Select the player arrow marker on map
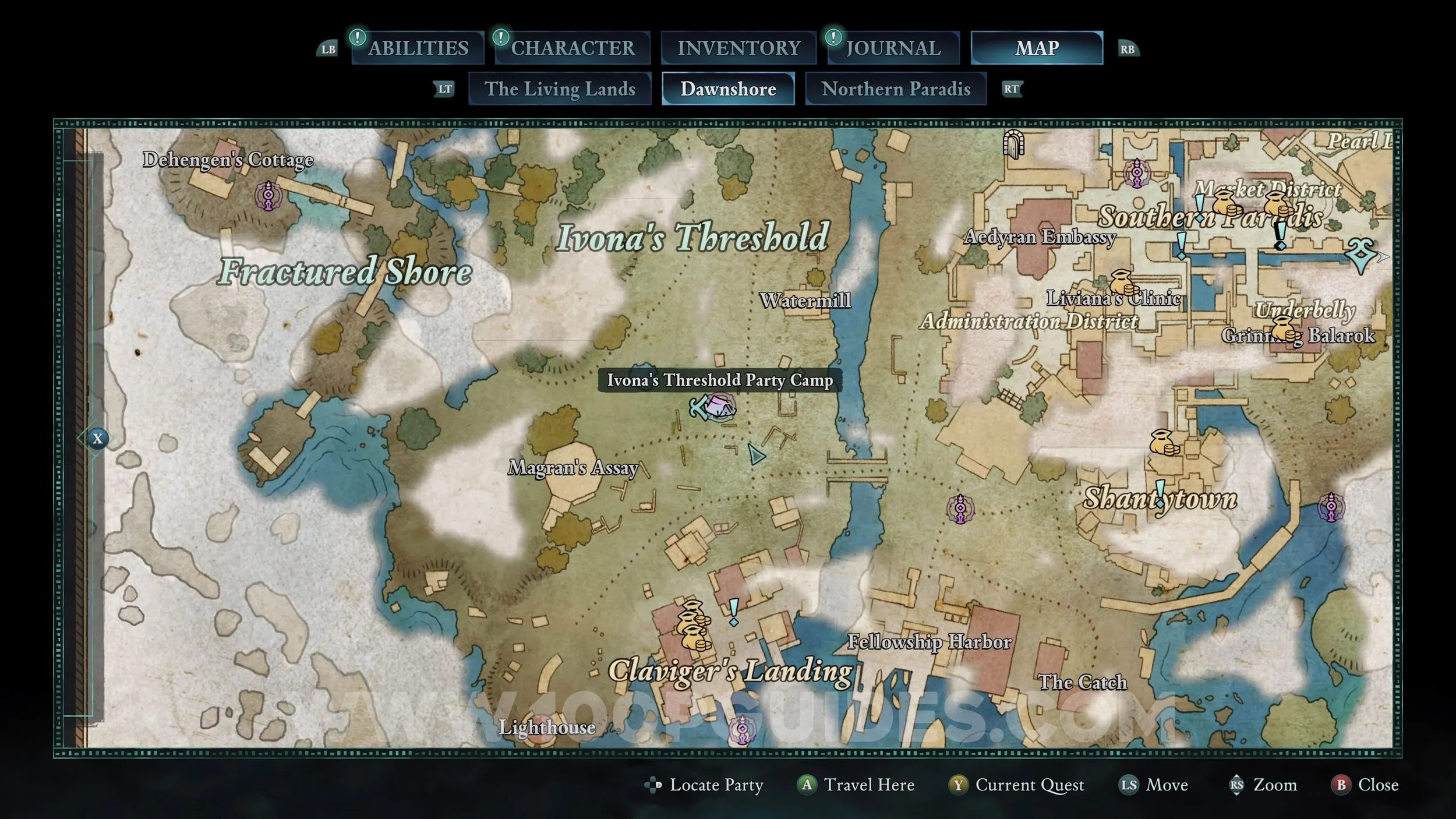Screen dimensions: 1456x819 (x=756, y=455)
